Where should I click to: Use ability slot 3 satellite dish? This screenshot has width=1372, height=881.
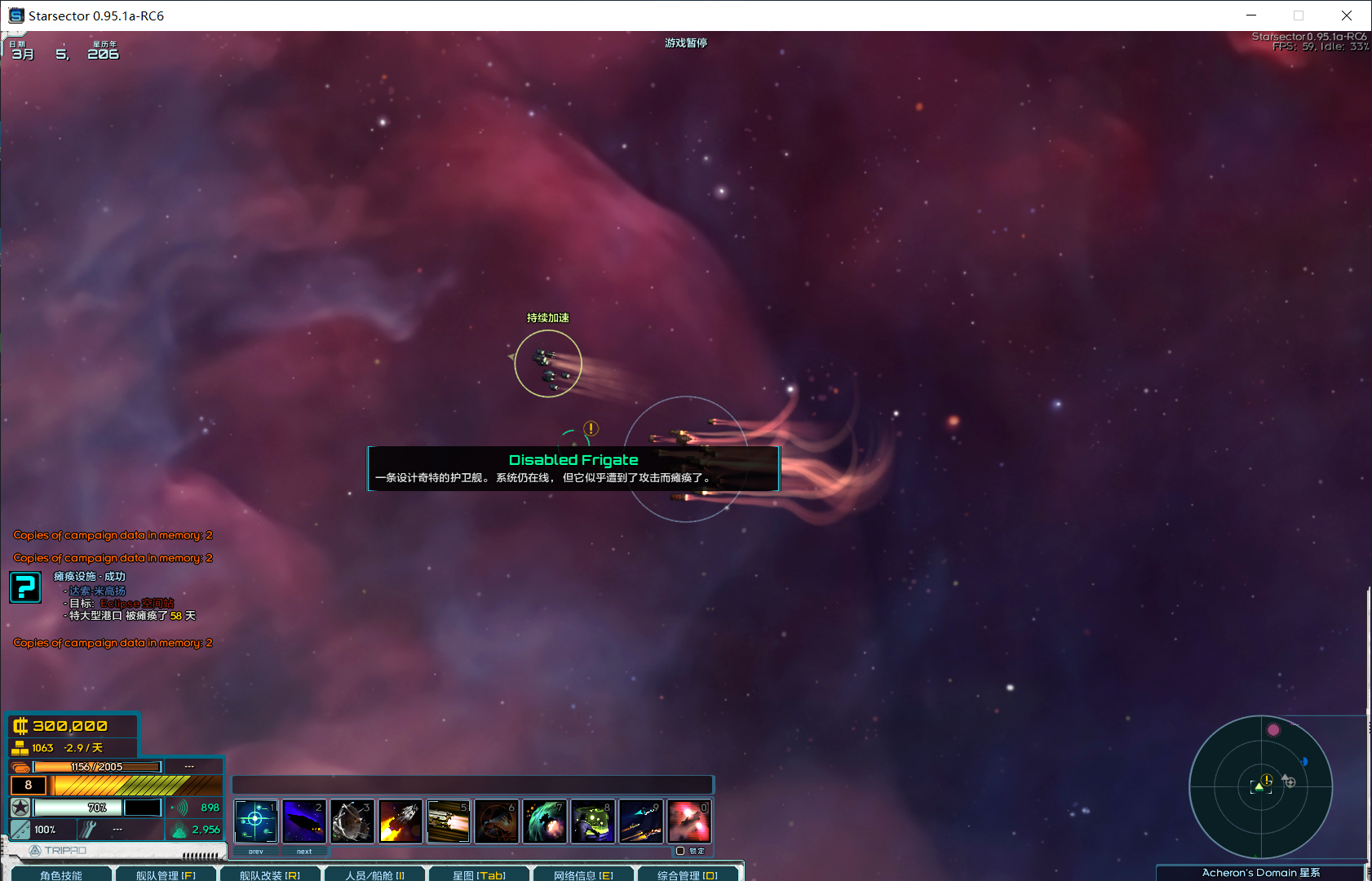352,821
